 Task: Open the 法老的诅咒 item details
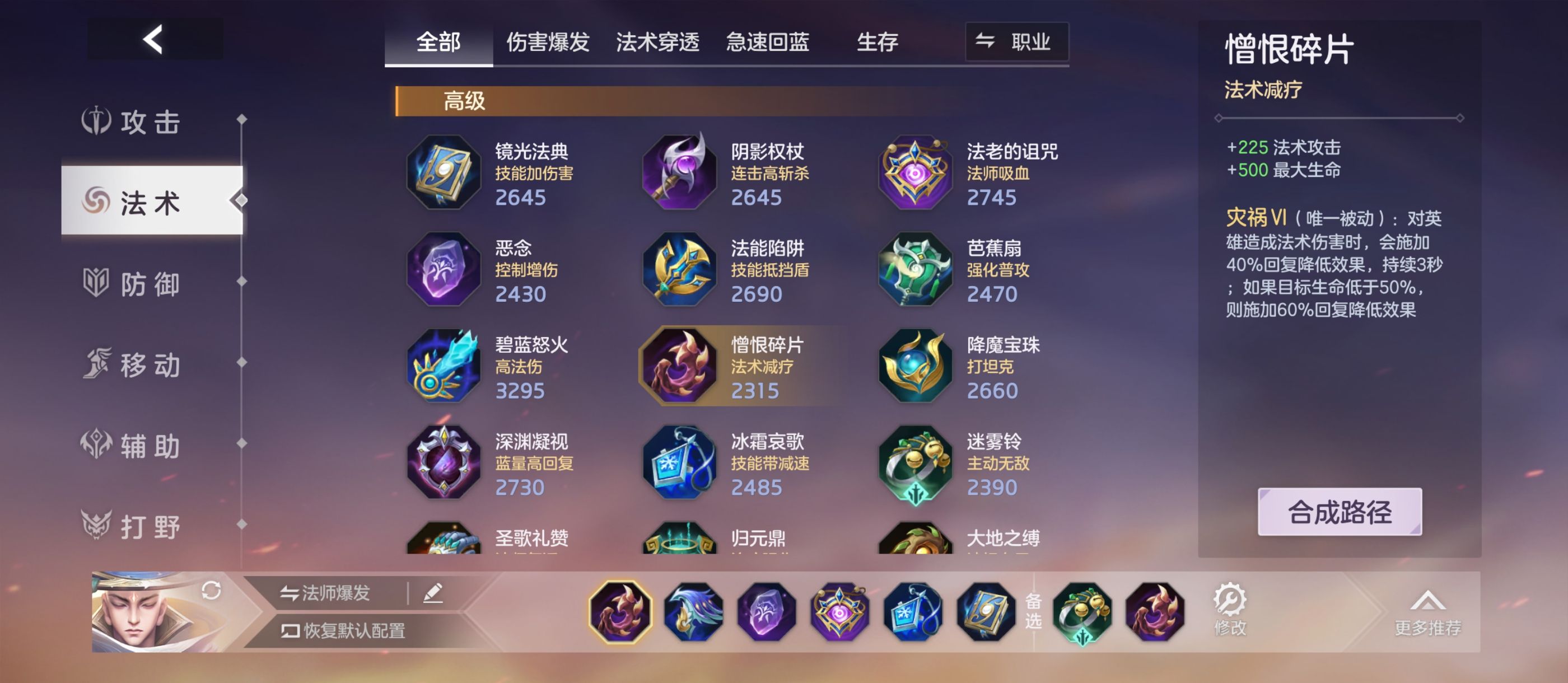pos(915,174)
